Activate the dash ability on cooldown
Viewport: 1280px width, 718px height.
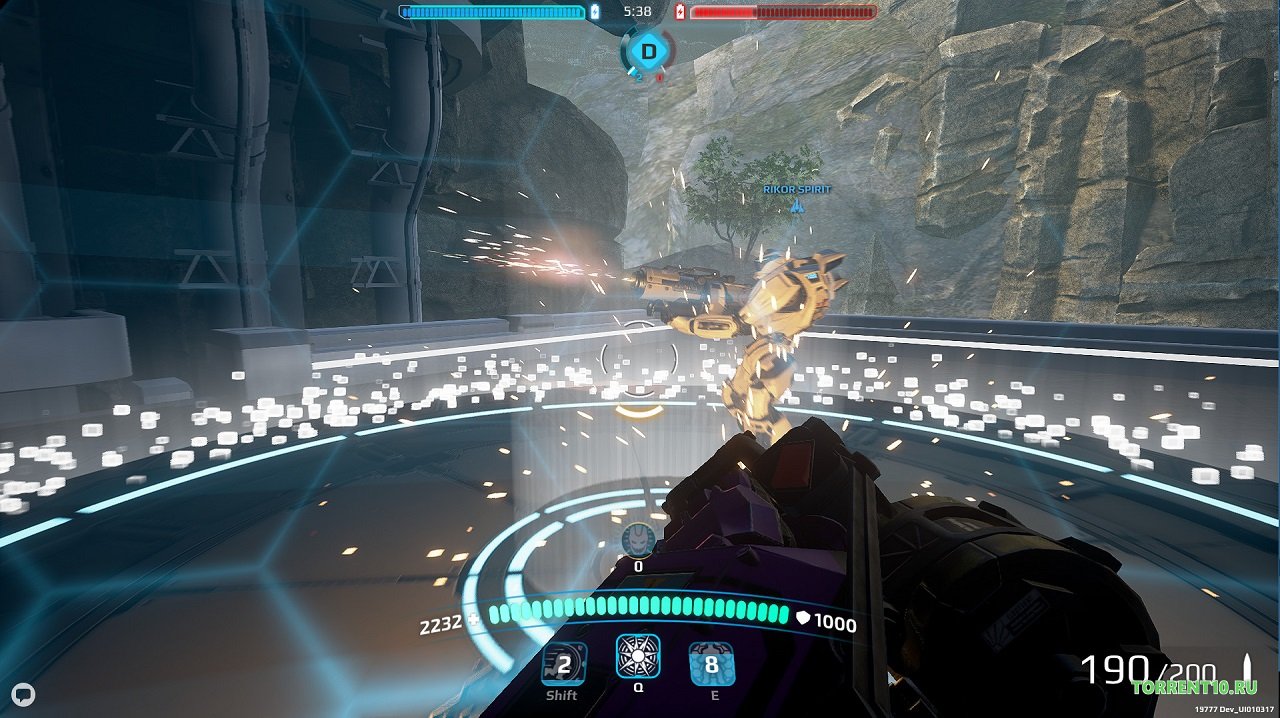pyautogui.click(x=563, y=664)
